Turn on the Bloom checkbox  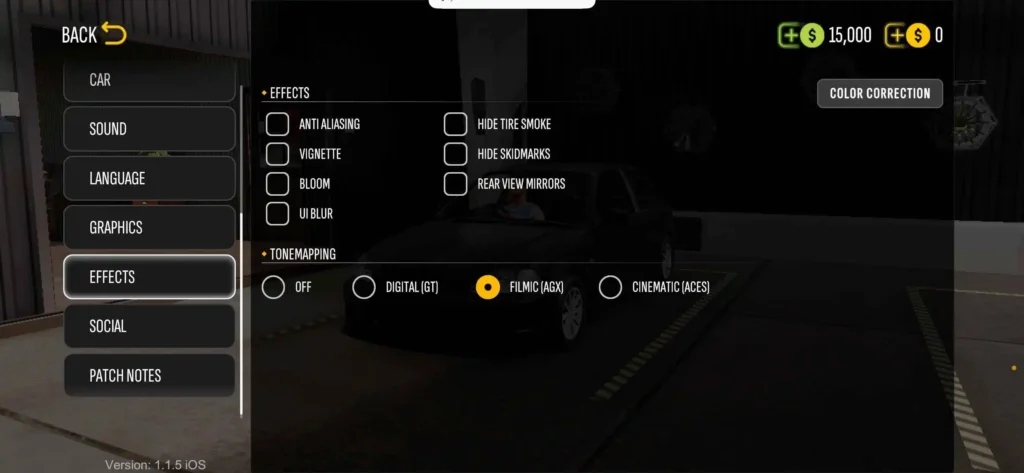point(277,184)
